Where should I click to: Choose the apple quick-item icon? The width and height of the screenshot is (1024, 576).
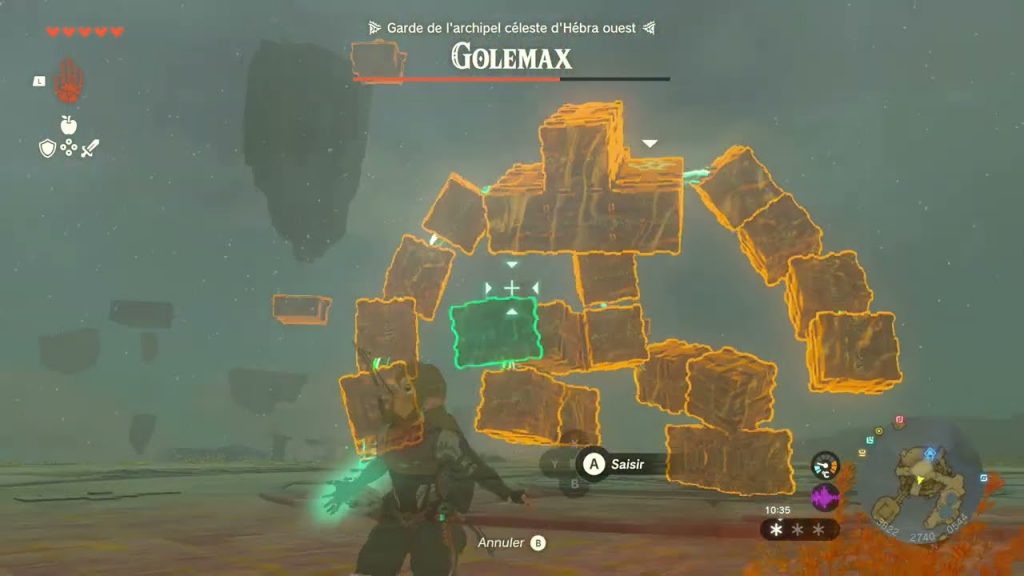[69, 125]
